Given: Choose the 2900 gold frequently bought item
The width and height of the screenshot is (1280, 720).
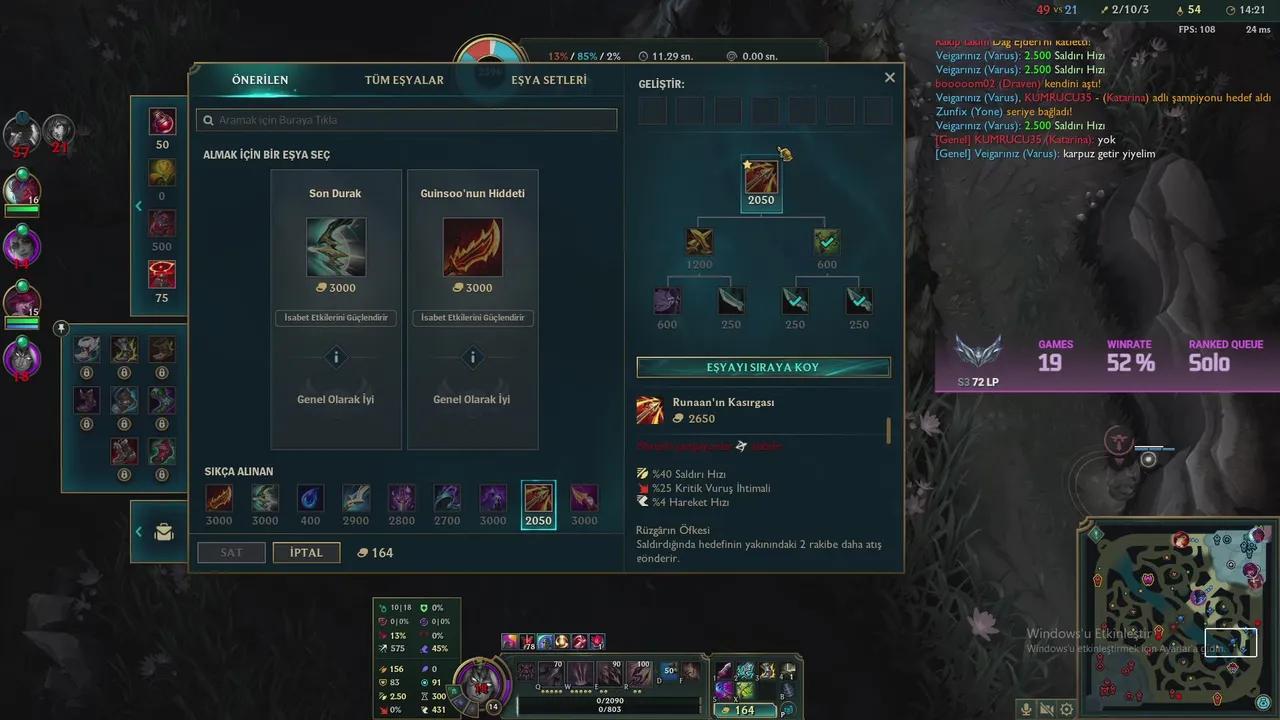Looking at the screenshot, I should pyautogui.click(x=356, y=498).
